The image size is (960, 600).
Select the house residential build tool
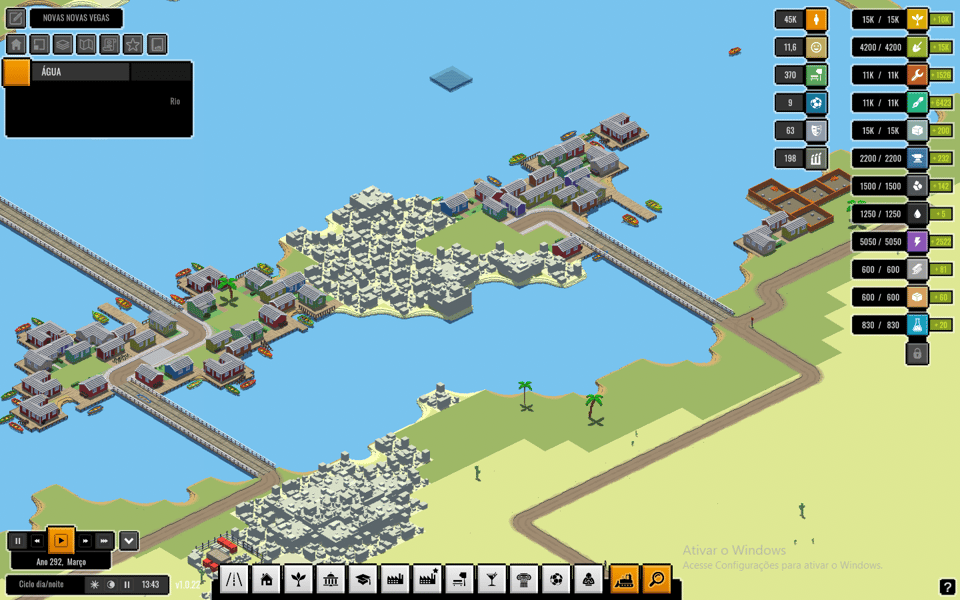tap(266, 579)
